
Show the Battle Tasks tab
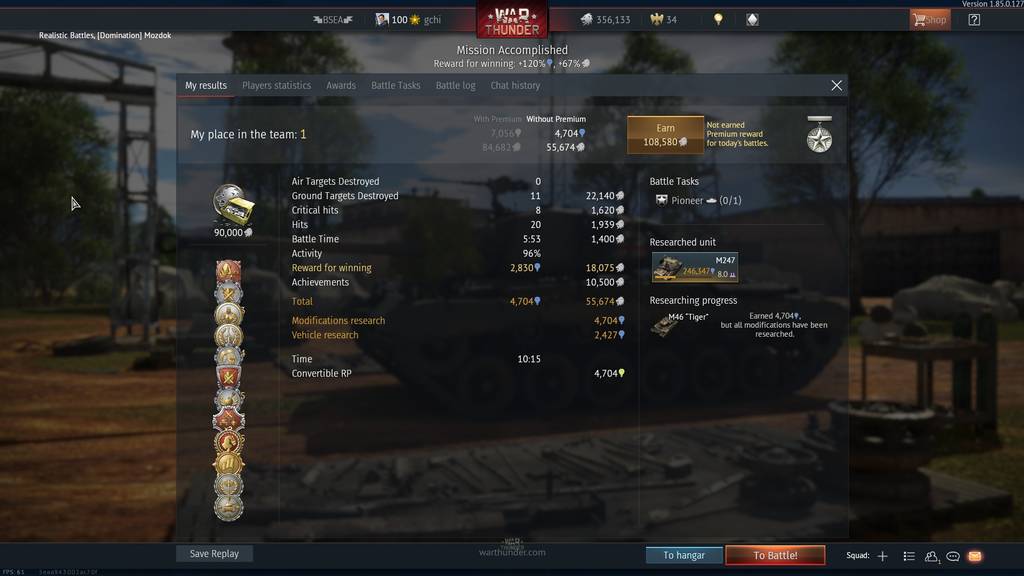(x=396, y=86)
